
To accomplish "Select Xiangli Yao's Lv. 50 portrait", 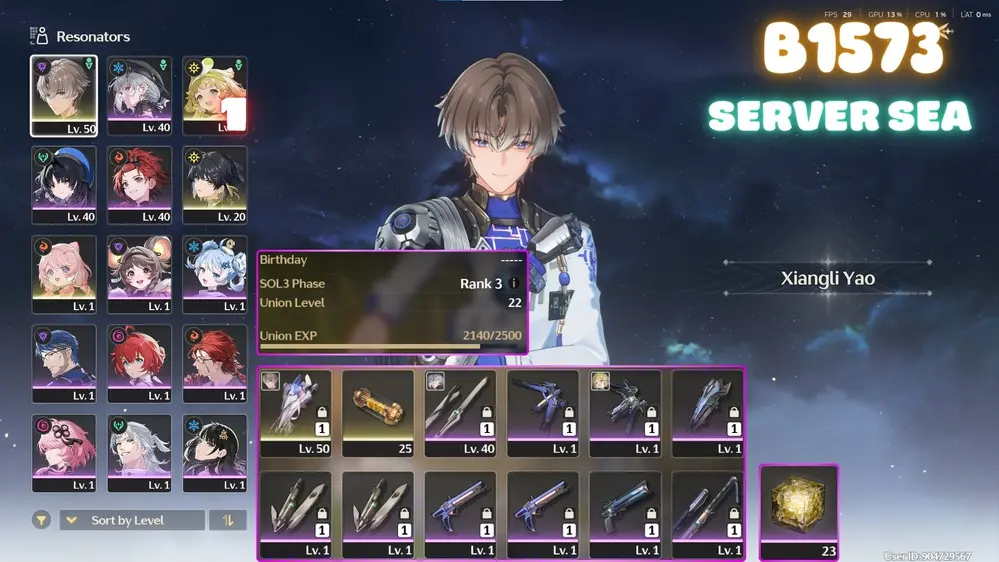I will tap(64, 95).
